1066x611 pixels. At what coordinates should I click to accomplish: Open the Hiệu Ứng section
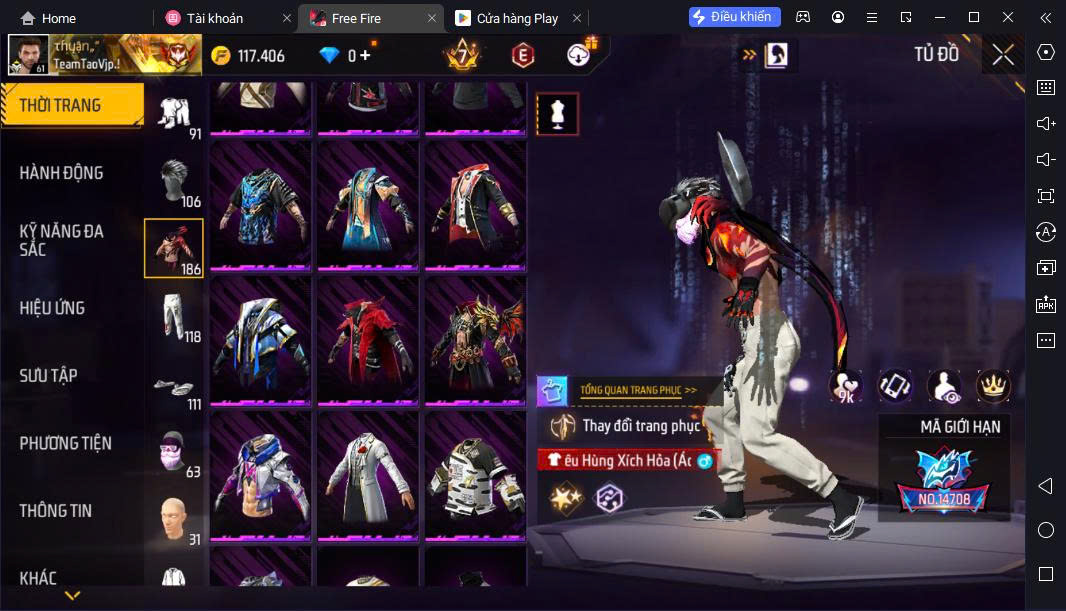pos(52,308)
